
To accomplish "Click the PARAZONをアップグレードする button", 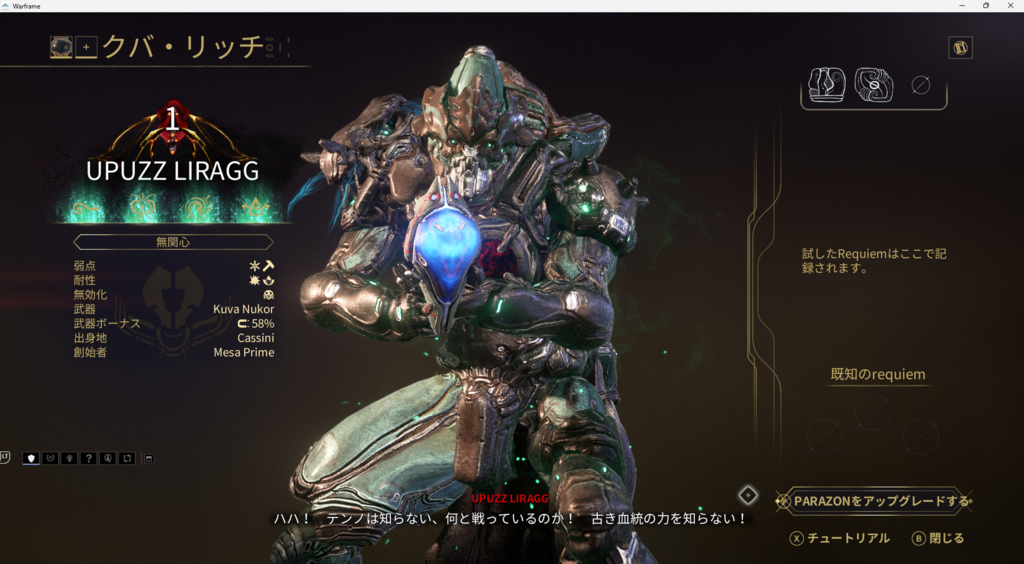I will [881, 501].
